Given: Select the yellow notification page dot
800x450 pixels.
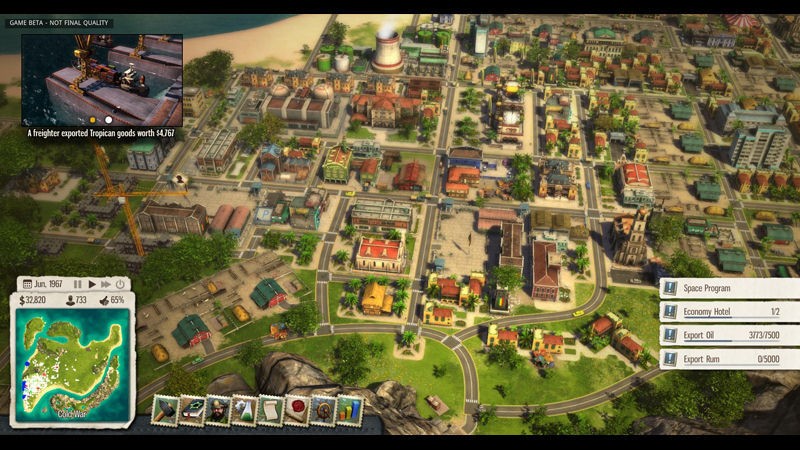Looking at the screenshot, I should 94,120.
